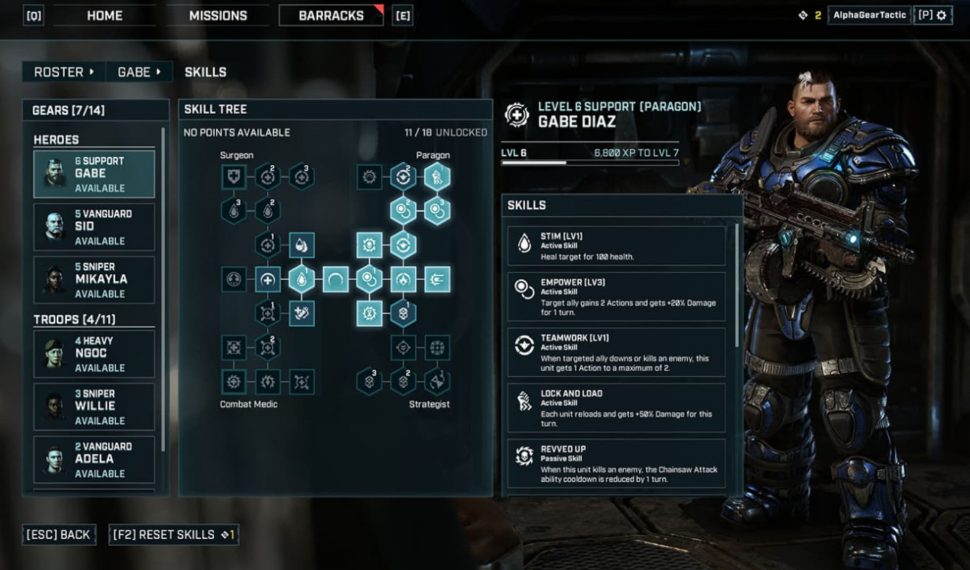Select hero Gabe in the gears list
This screenshot has height=570, width=970.
click(94, 174)
